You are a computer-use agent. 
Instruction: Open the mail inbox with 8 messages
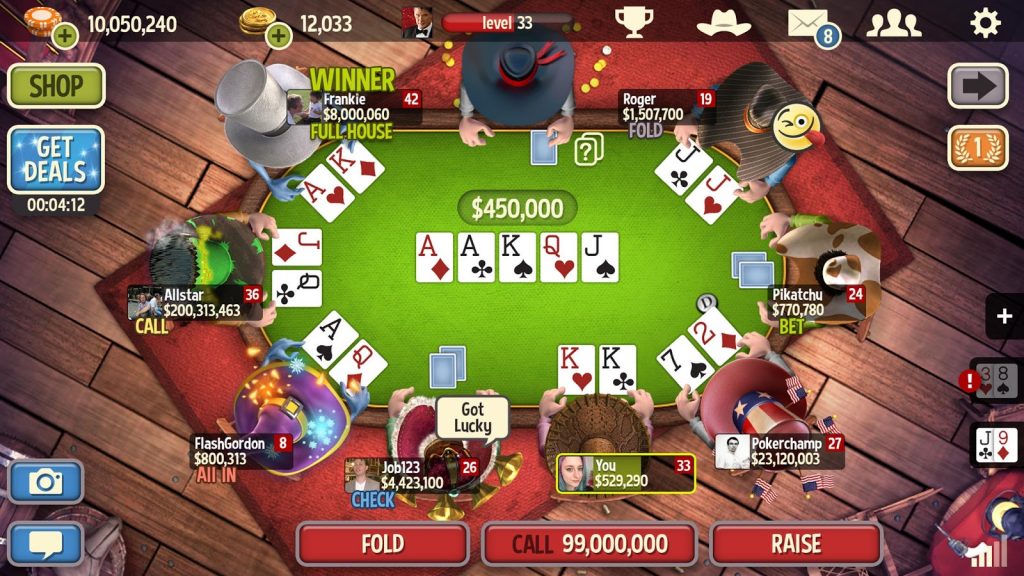(x=810, y=22)
